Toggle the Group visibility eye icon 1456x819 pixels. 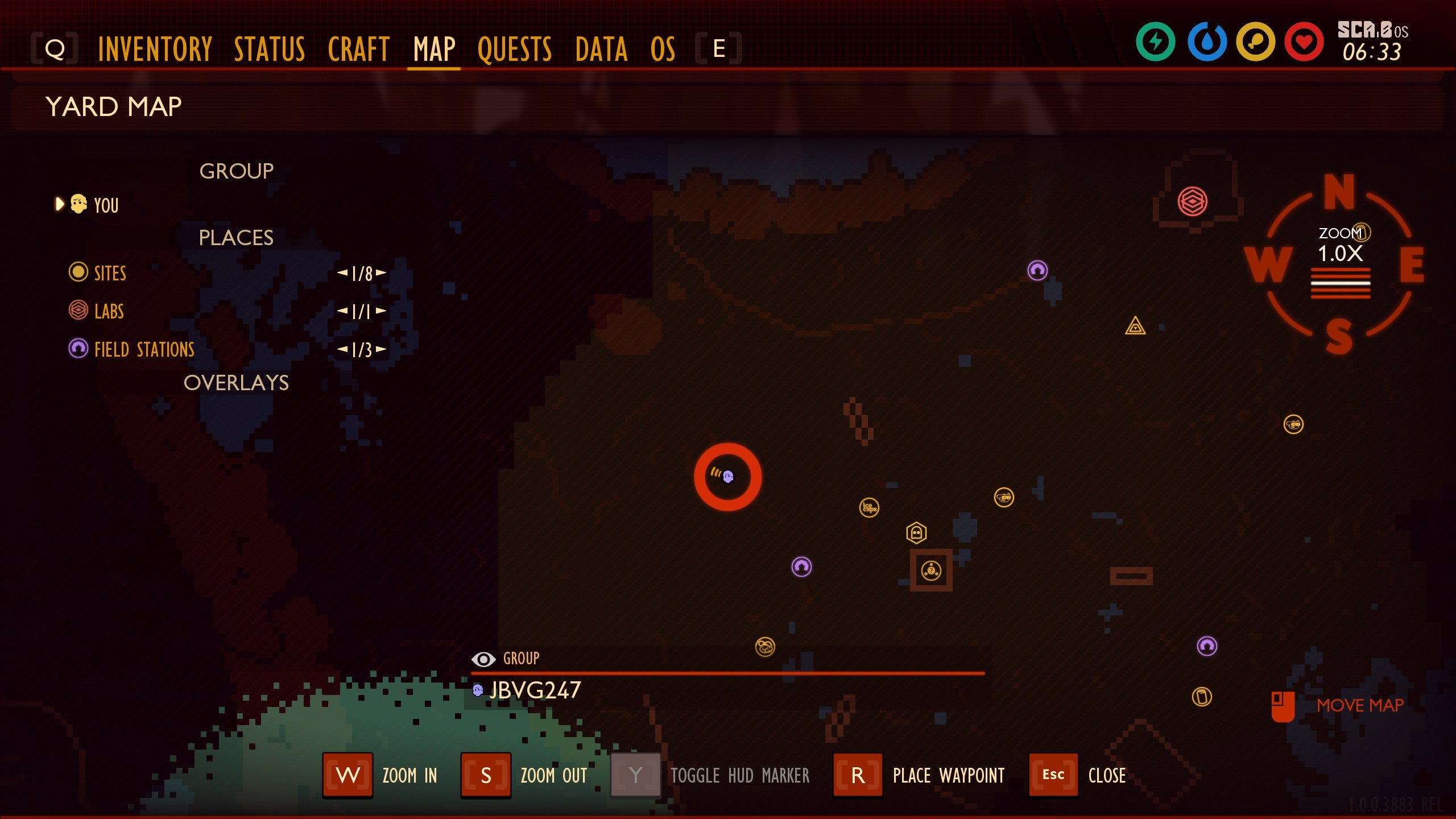pos(484,659)
